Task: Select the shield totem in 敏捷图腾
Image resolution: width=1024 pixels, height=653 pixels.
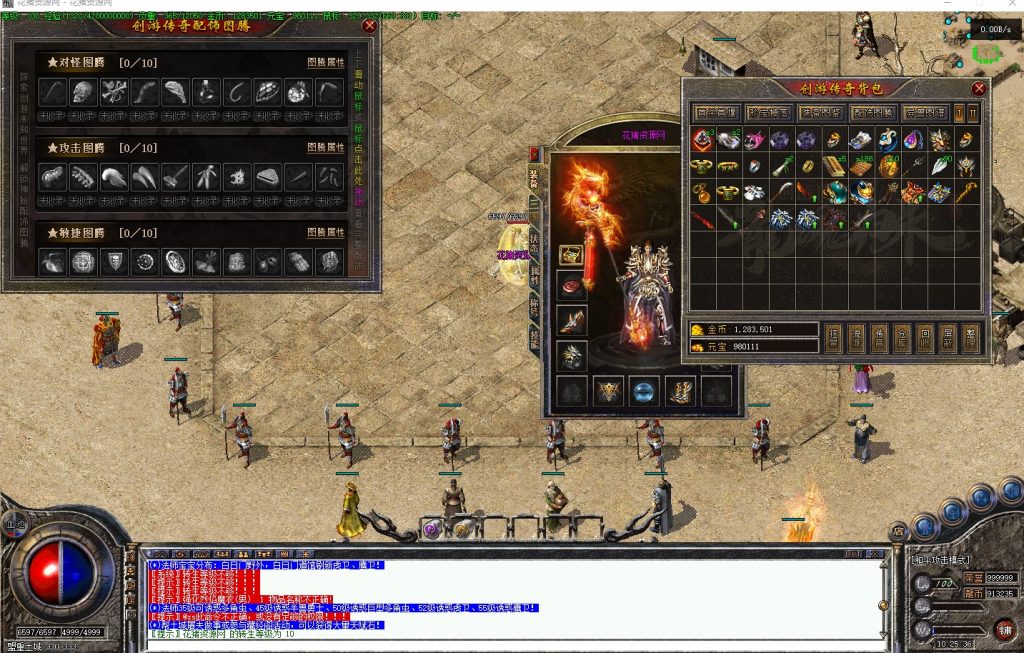Action: click(x=114, y=262)
